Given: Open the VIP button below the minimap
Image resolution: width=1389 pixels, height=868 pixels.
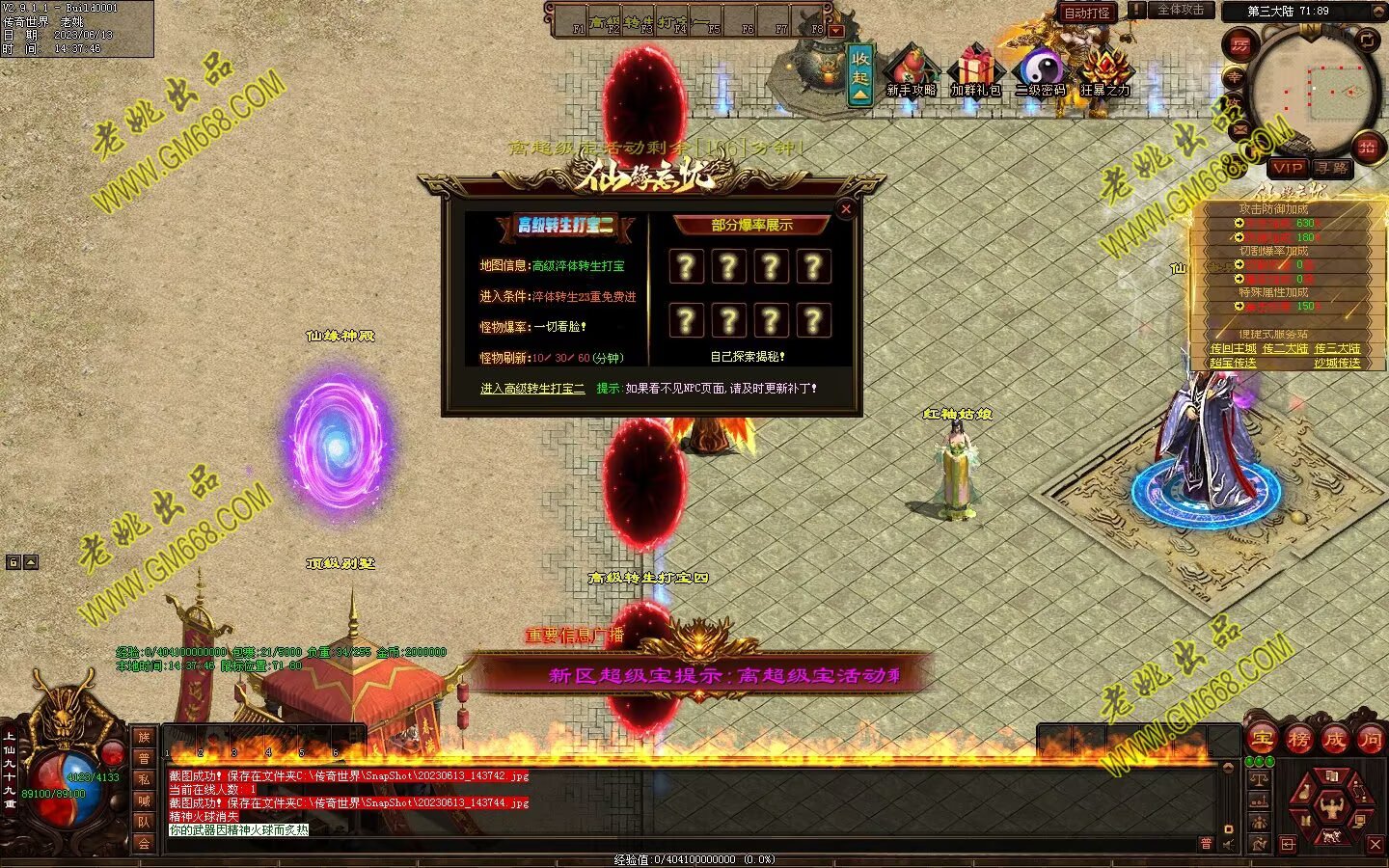Looking at the screenshot, I should coord(1288,168).
